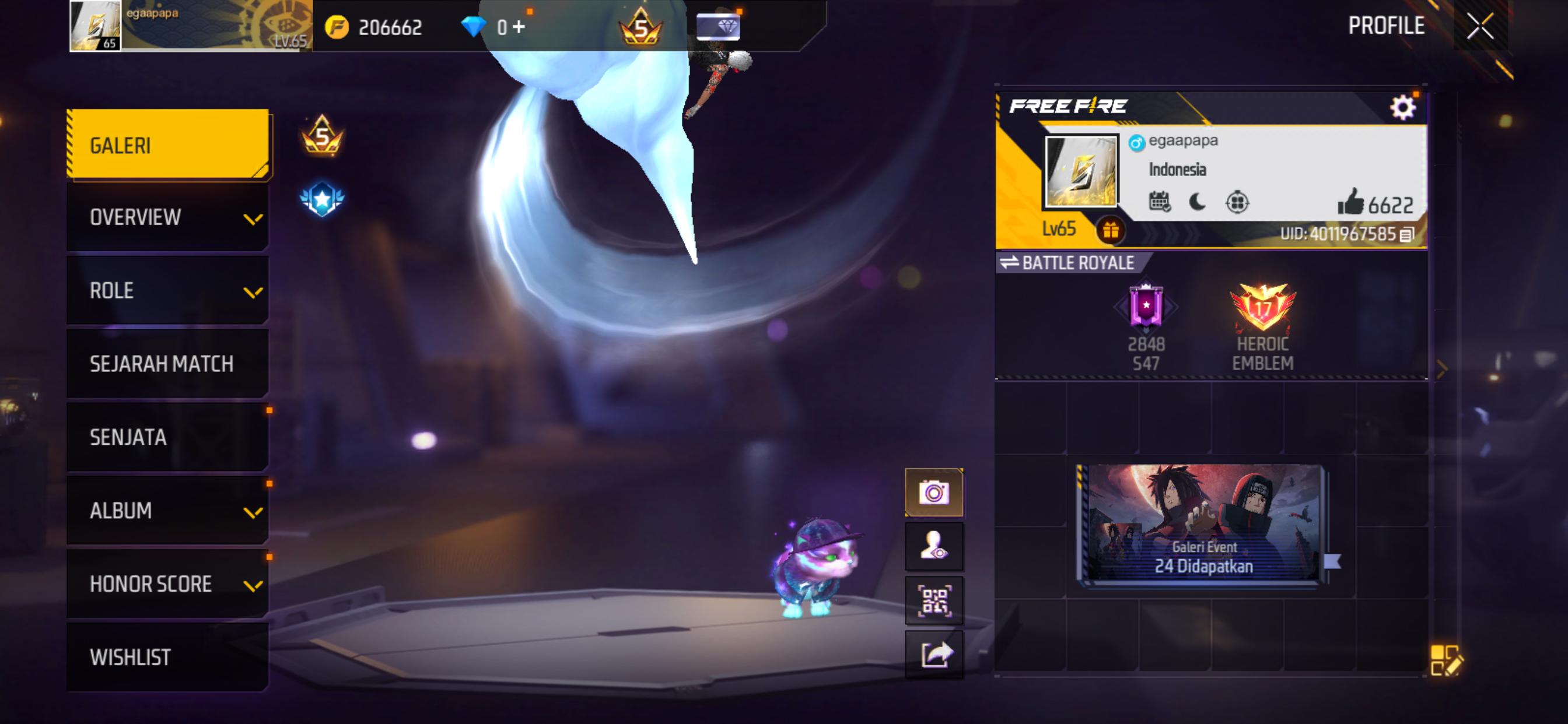The image size is (1568, 724).
Task: Add diamonds with the plus button
Action: (x=519, y=27)
